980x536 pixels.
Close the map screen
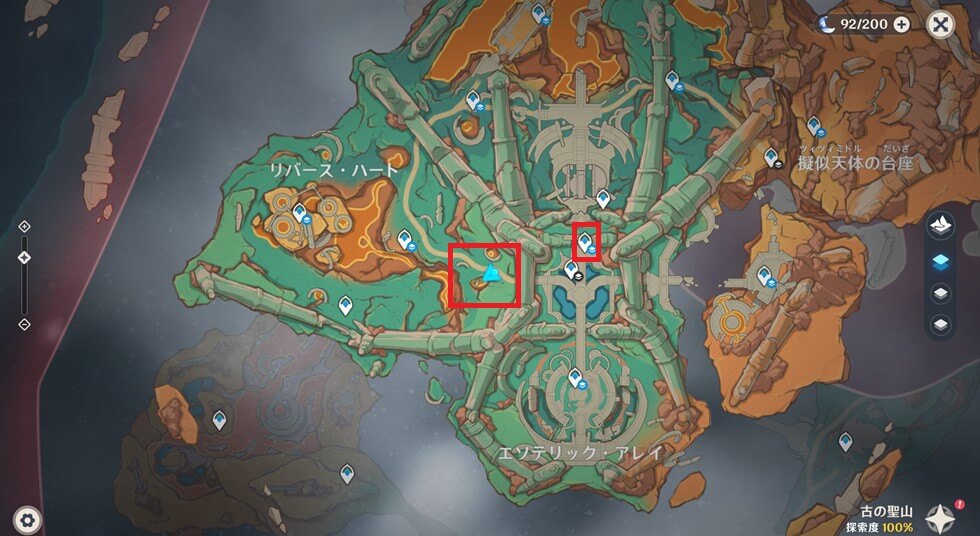pyautogui.click(x=940, y=24)
